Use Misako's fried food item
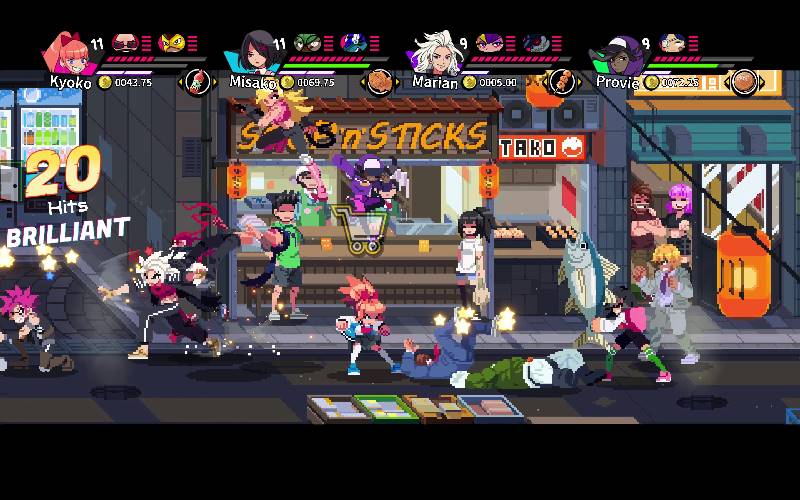The width and height of the screenshot is (800, 500). click(379, 81)
